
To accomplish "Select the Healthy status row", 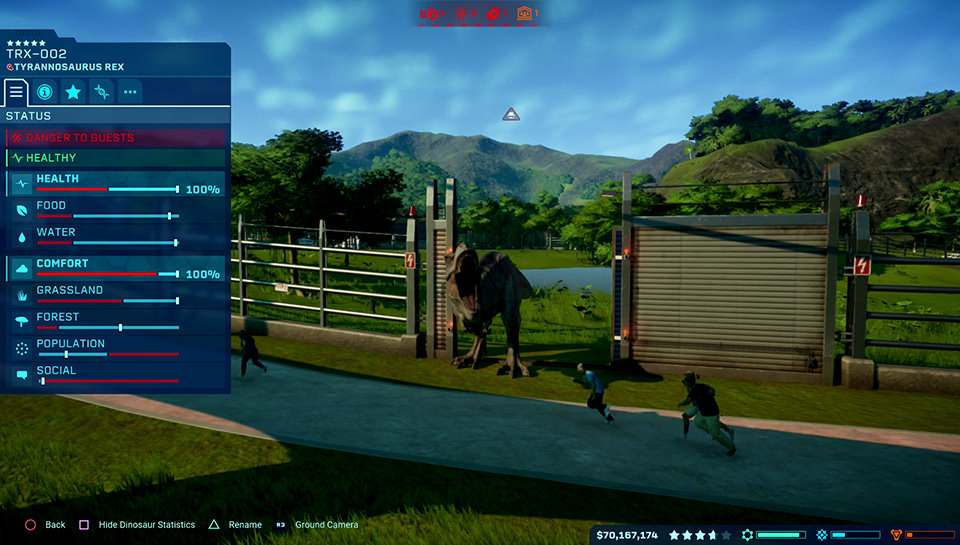I will click(x=116, y=158).
